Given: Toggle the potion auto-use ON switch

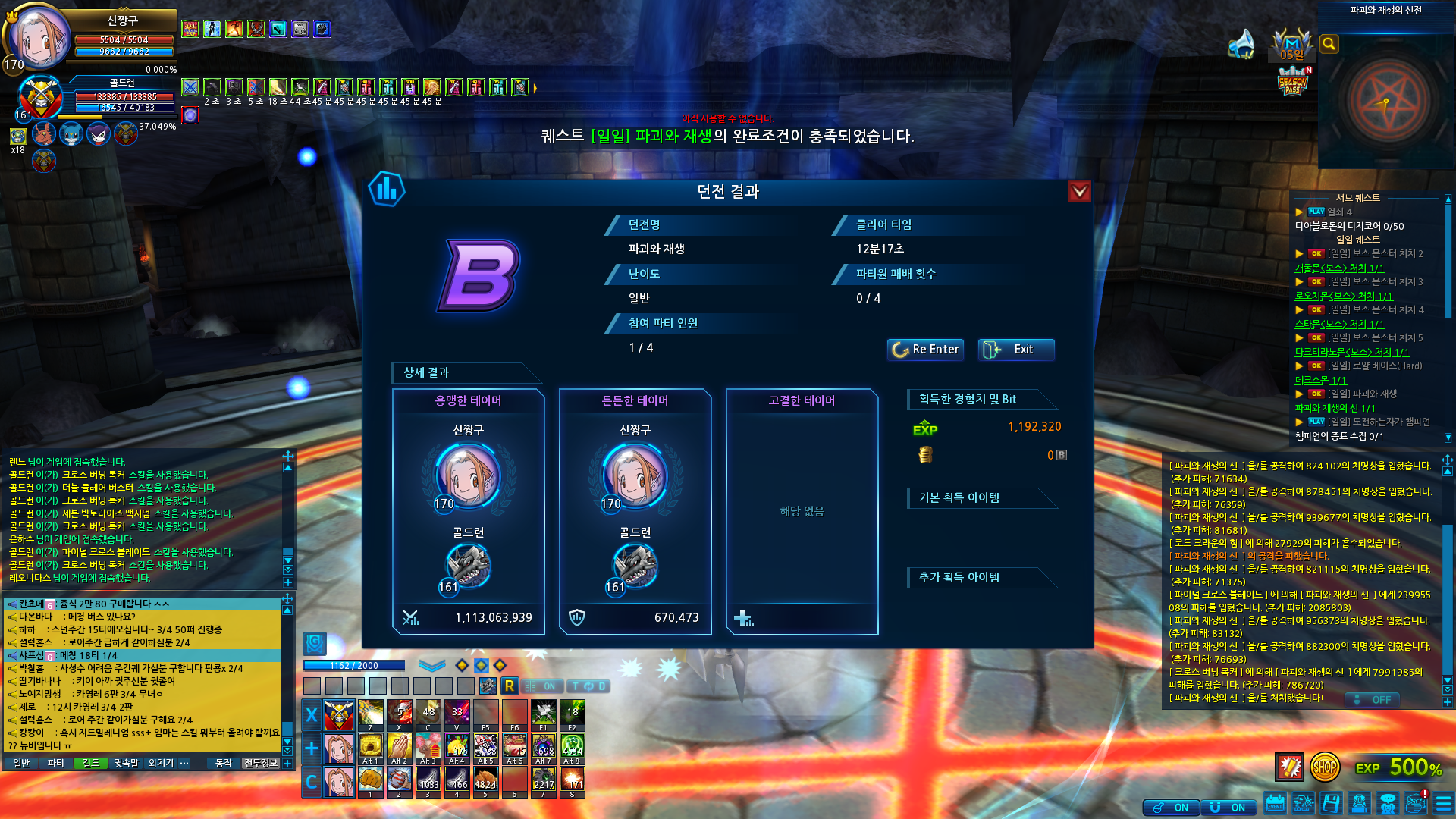Looking at the screenshot, I should (1172, 808).
